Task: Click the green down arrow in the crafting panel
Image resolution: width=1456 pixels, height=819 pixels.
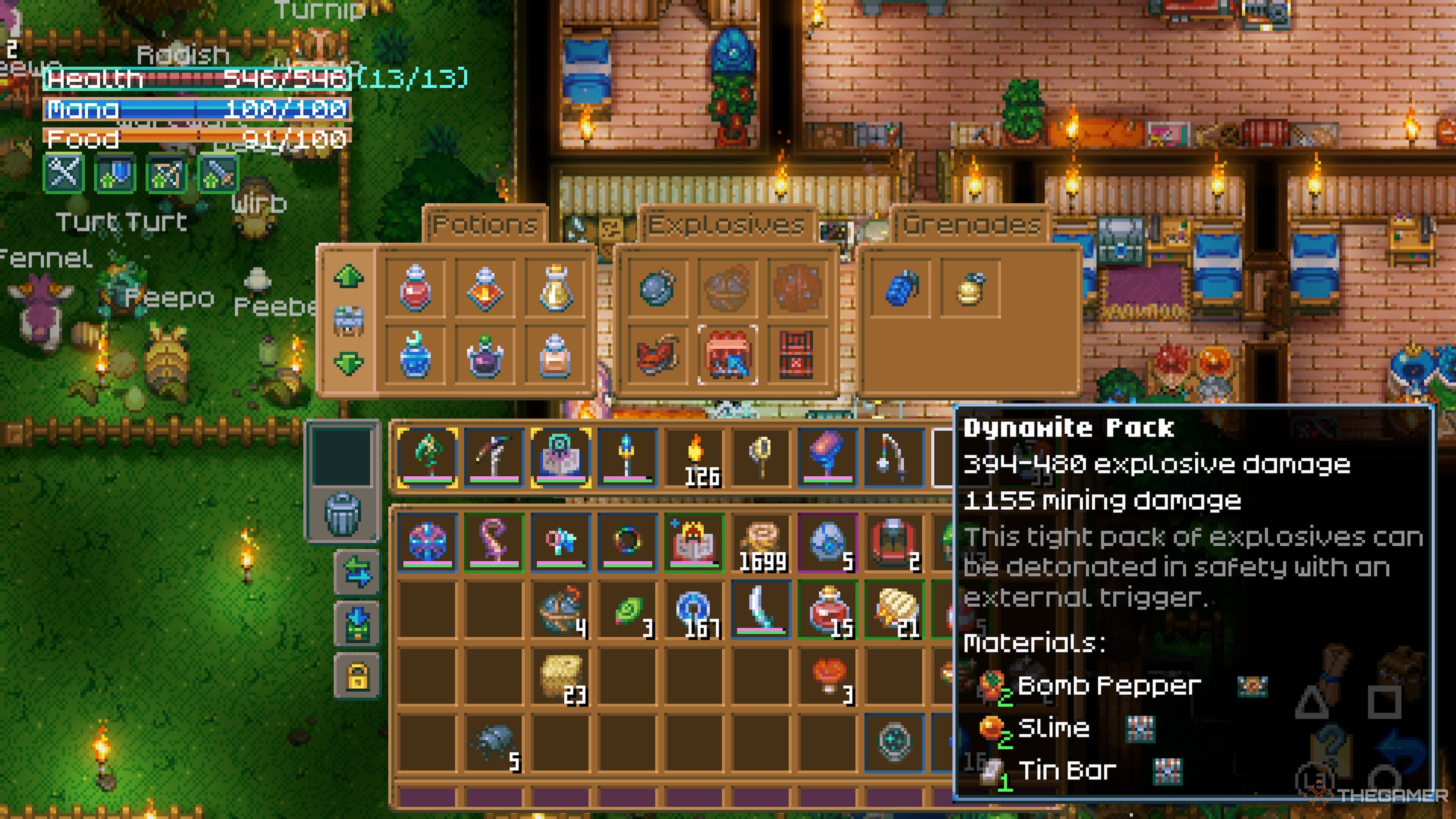Action: 348,362
